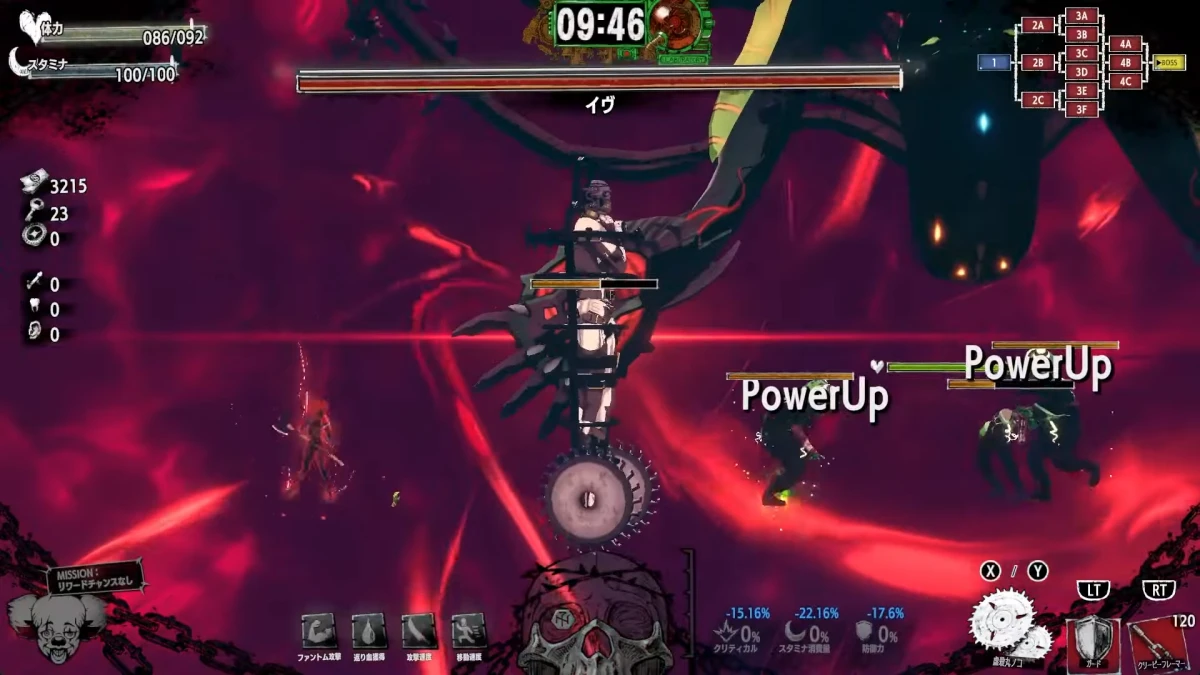Select the movement speed runner buff icon
Screen dimensions: 1200x675
[468, 631]
